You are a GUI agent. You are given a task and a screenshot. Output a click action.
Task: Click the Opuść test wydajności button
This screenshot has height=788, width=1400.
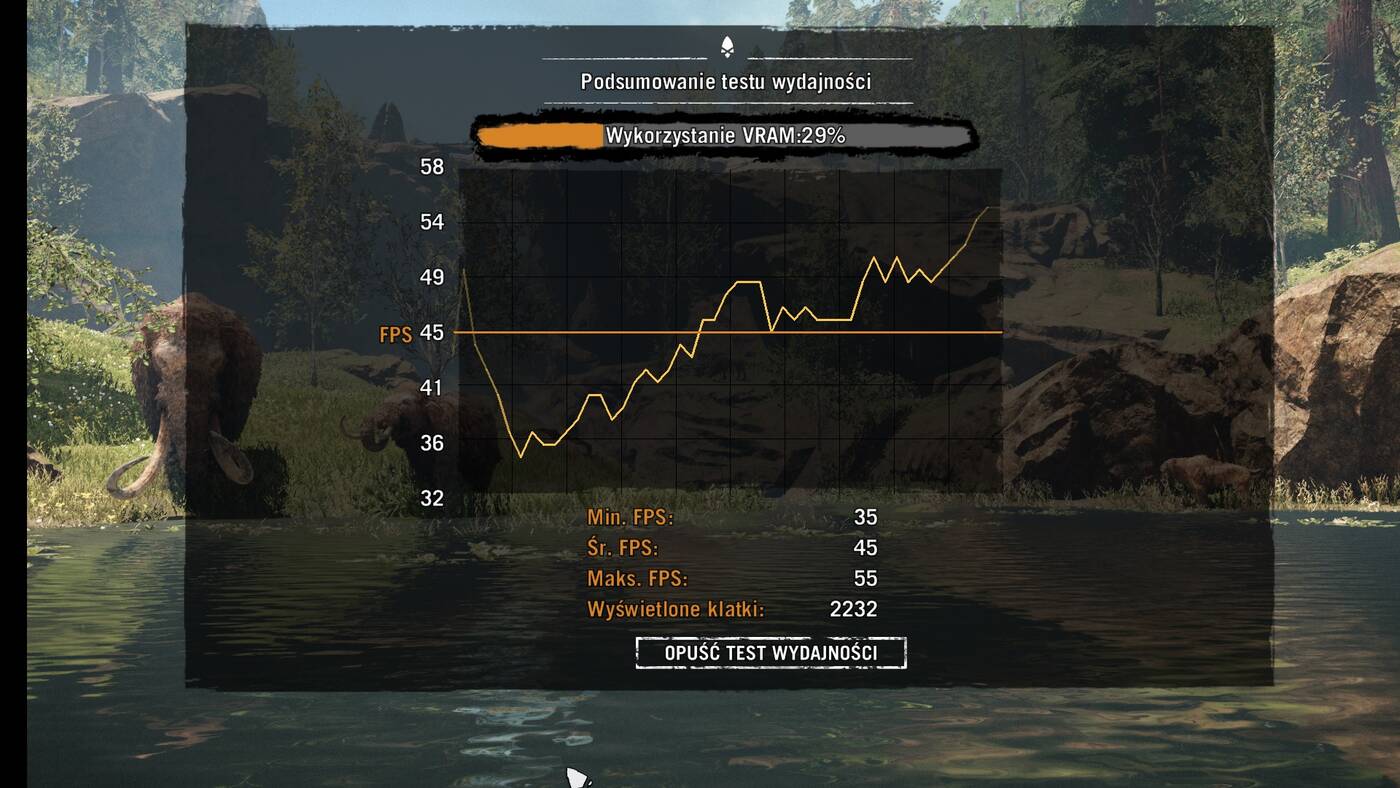tap(770, 653)
